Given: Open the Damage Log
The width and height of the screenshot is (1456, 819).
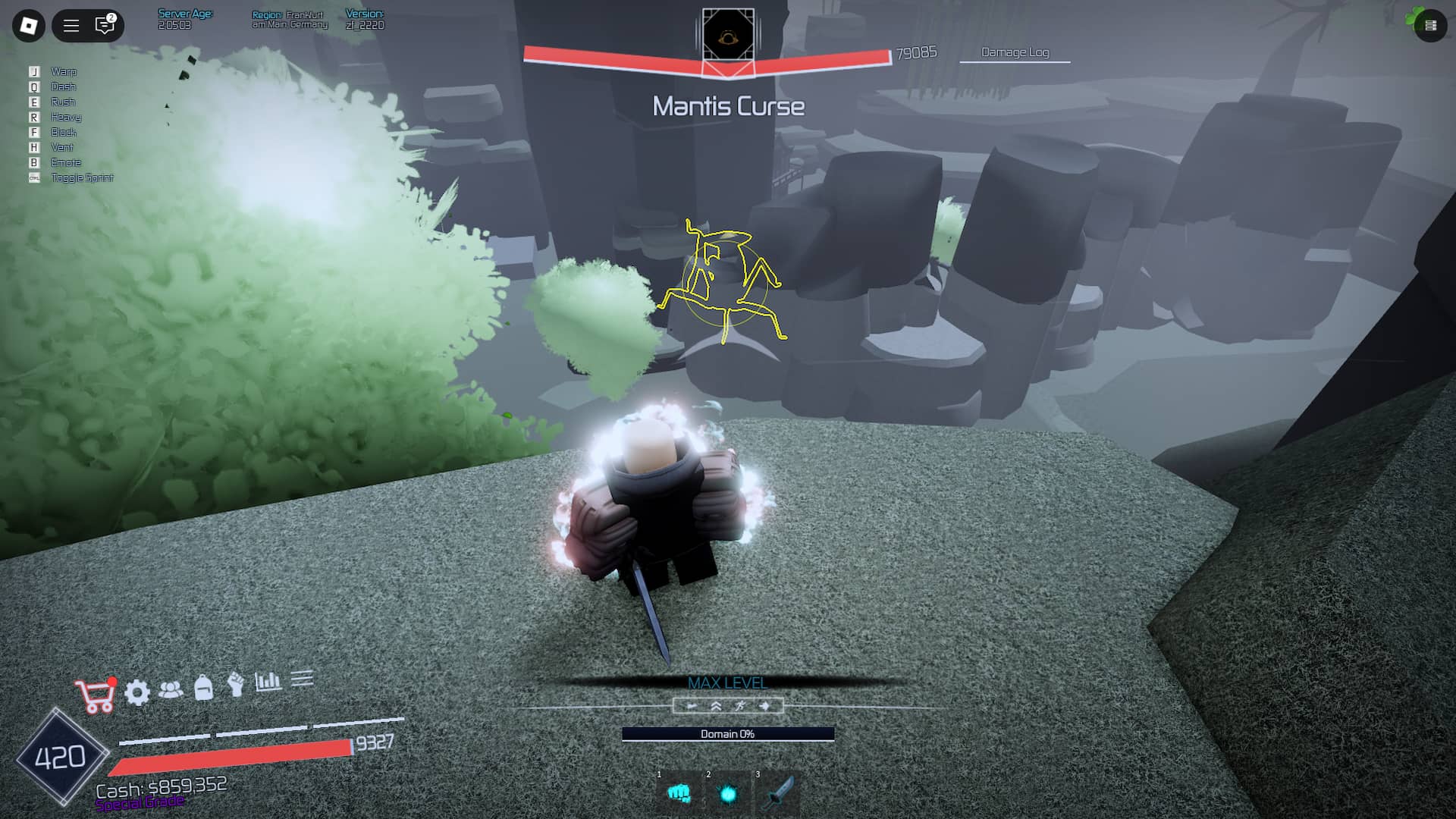Looking at the screenshot, I should click(x=1015, y=52).
